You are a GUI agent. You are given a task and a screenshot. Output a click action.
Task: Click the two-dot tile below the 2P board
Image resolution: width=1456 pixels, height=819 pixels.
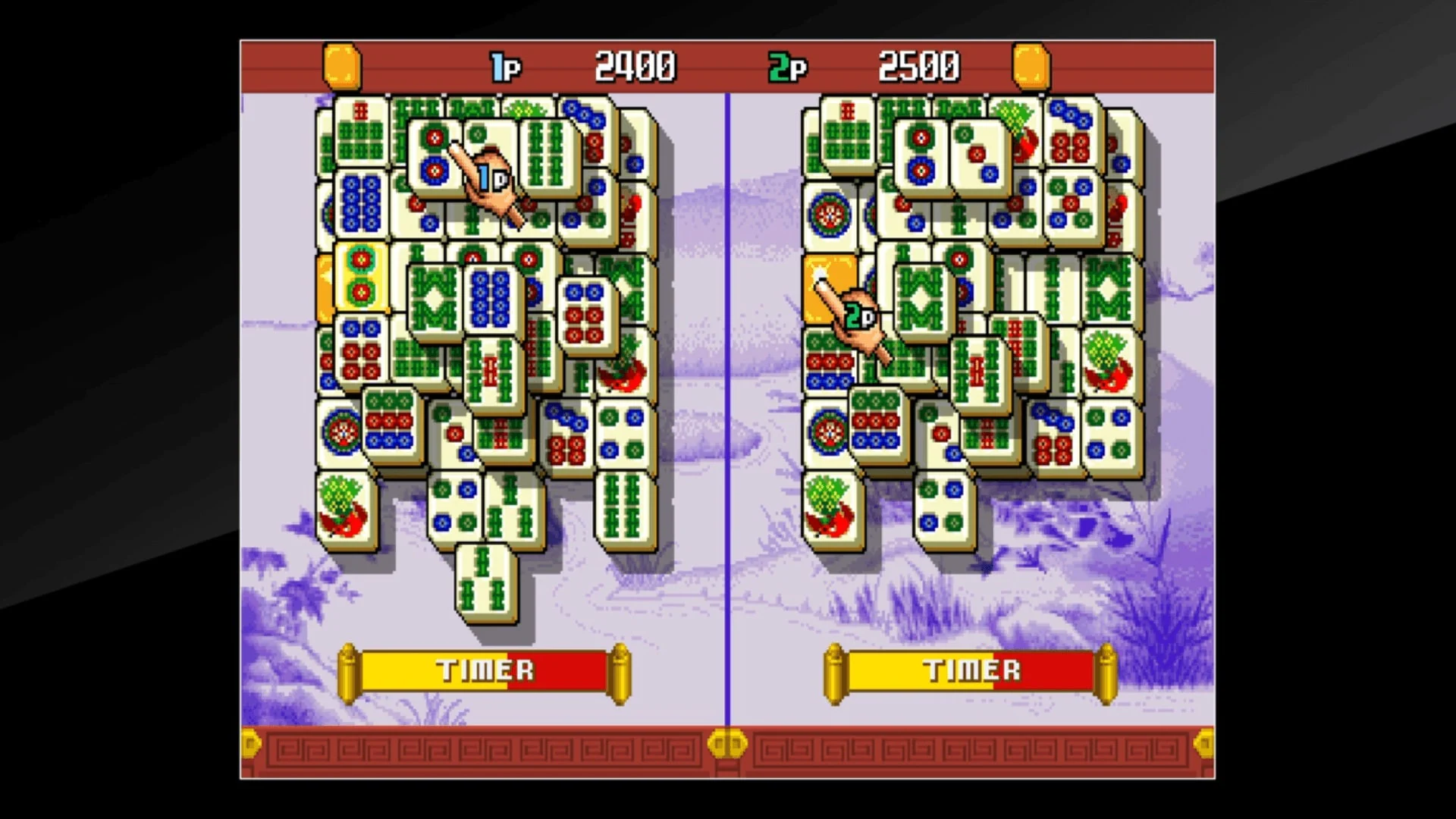pos(944,505)
